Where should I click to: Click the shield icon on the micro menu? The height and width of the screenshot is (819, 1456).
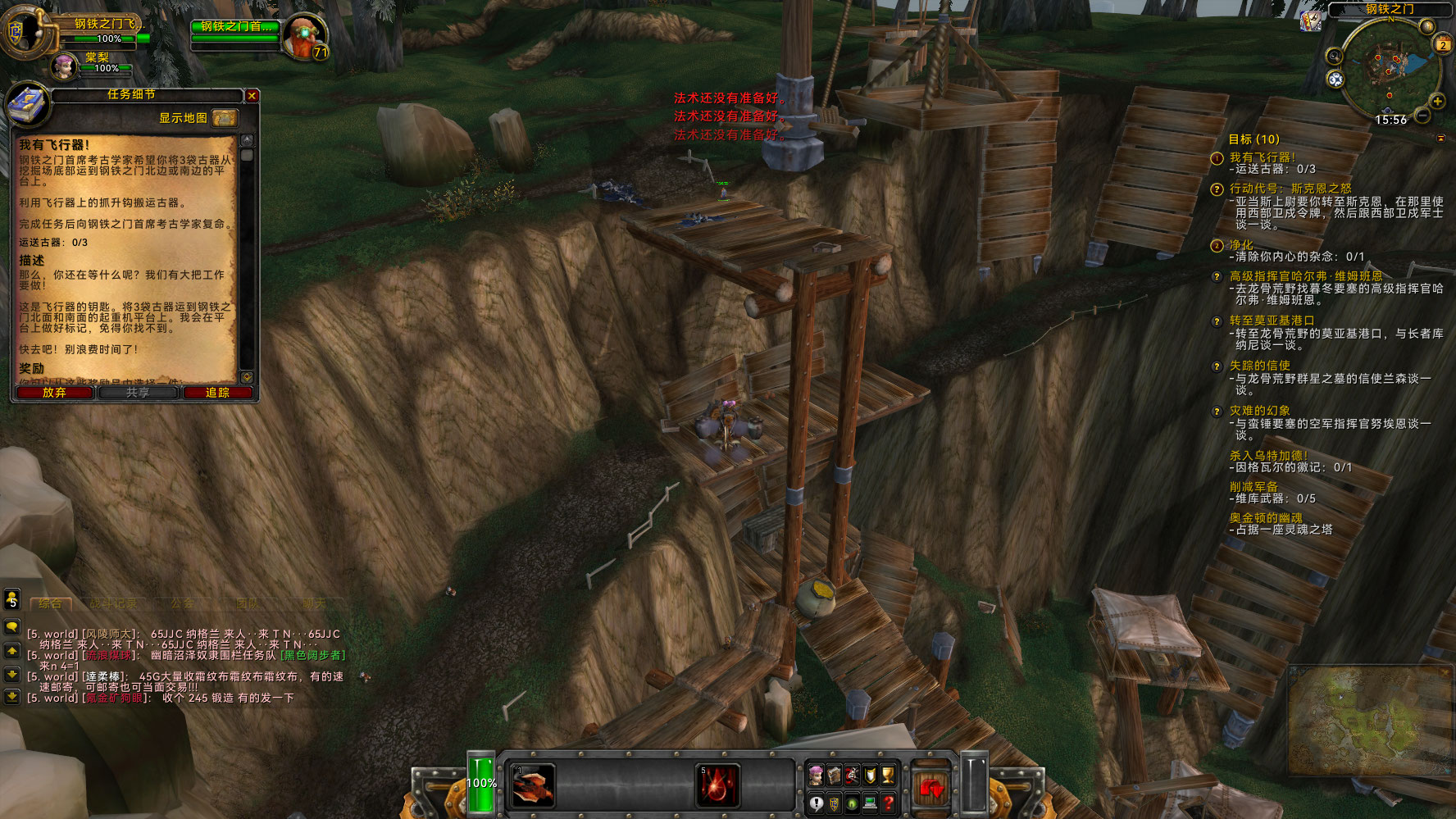coord(869,776)
